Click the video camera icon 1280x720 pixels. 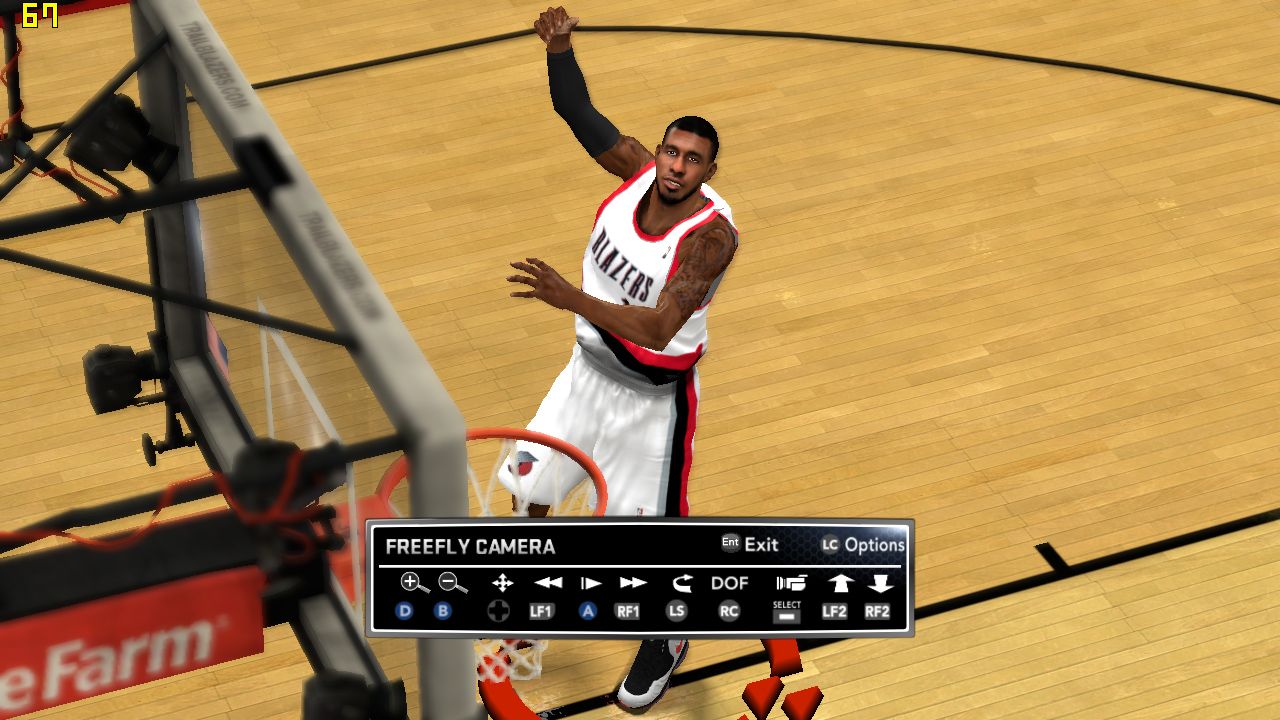coord(790,583)
